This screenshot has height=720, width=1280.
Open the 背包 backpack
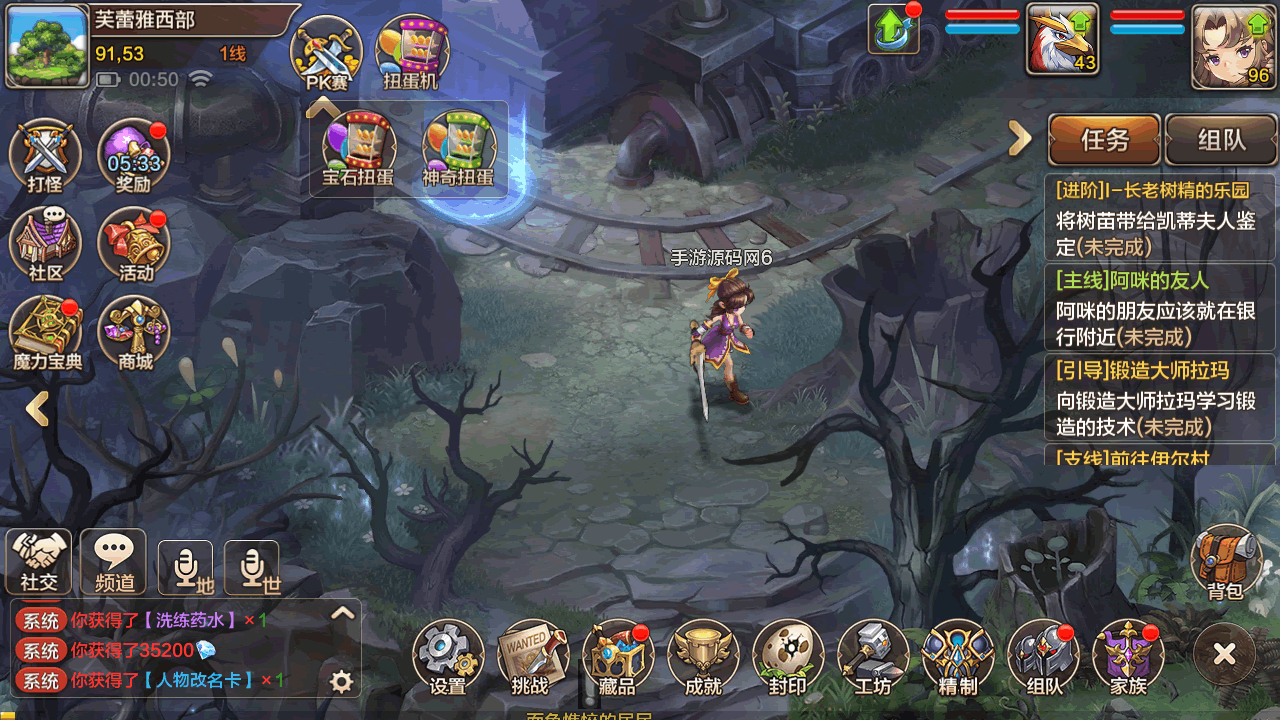pos(1225,562)
